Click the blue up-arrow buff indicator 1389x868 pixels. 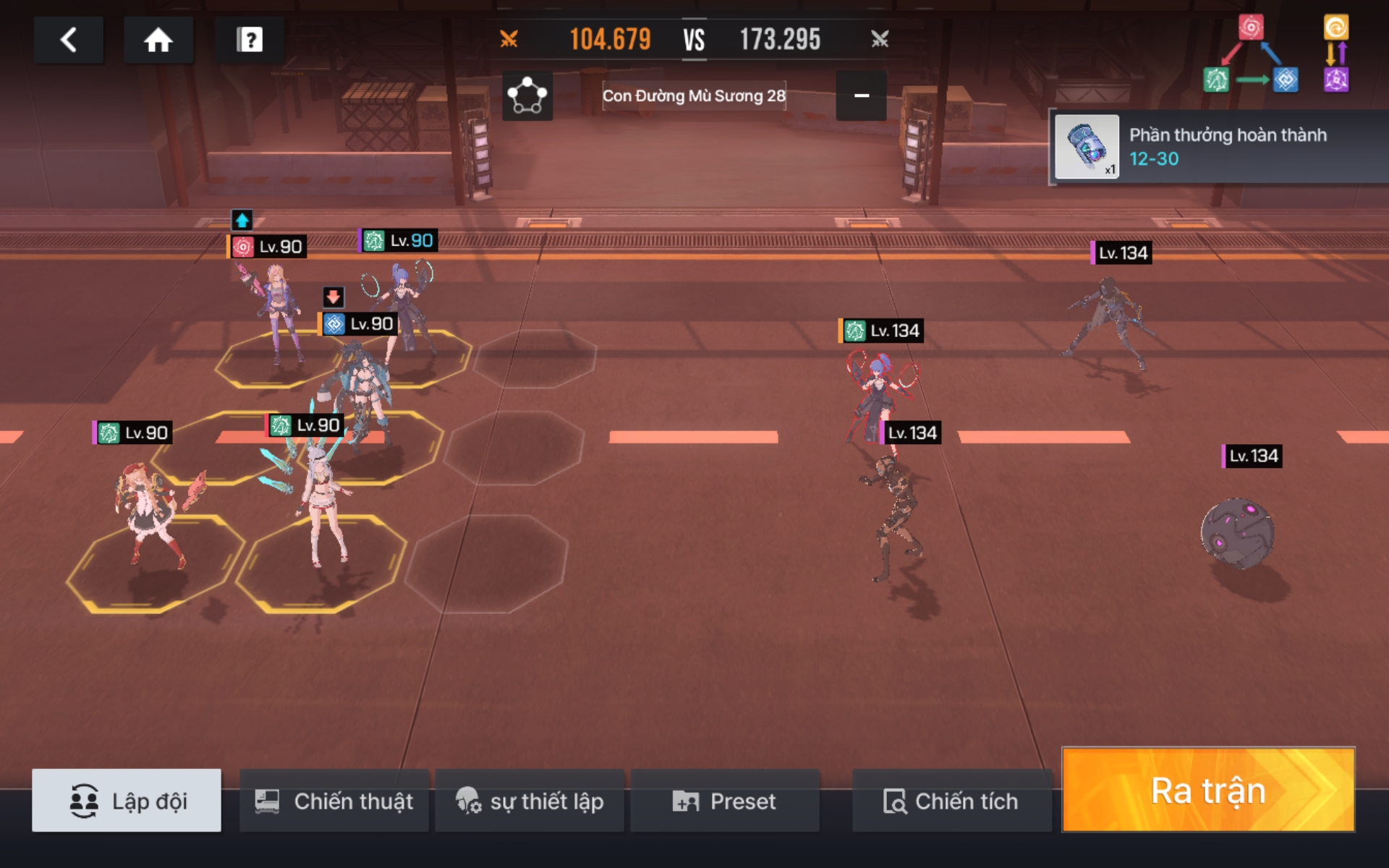pos(242,220)
